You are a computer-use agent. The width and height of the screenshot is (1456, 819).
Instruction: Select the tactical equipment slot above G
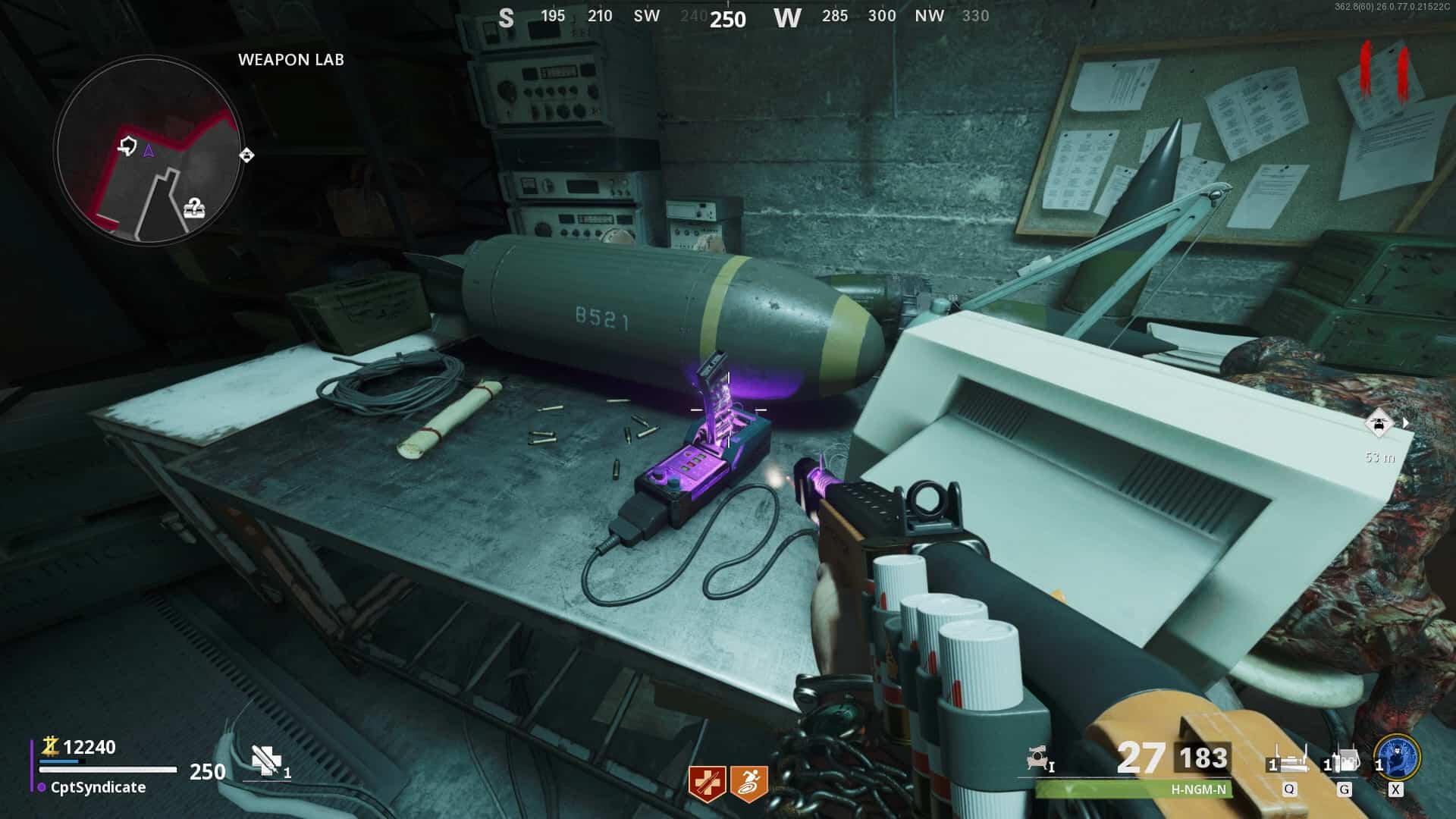coord(1344,761)
